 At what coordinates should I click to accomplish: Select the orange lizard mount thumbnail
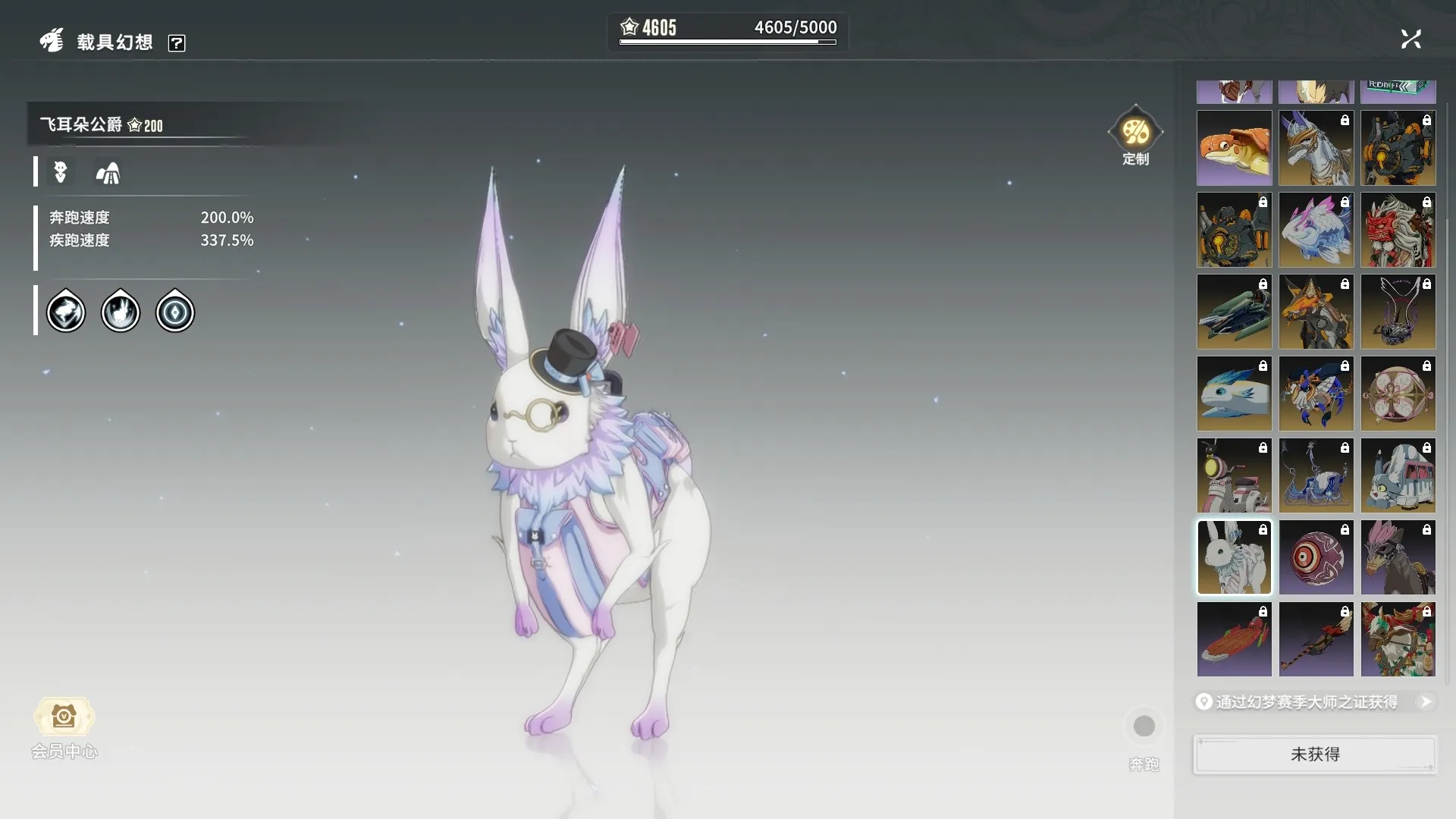point(1234,149)
